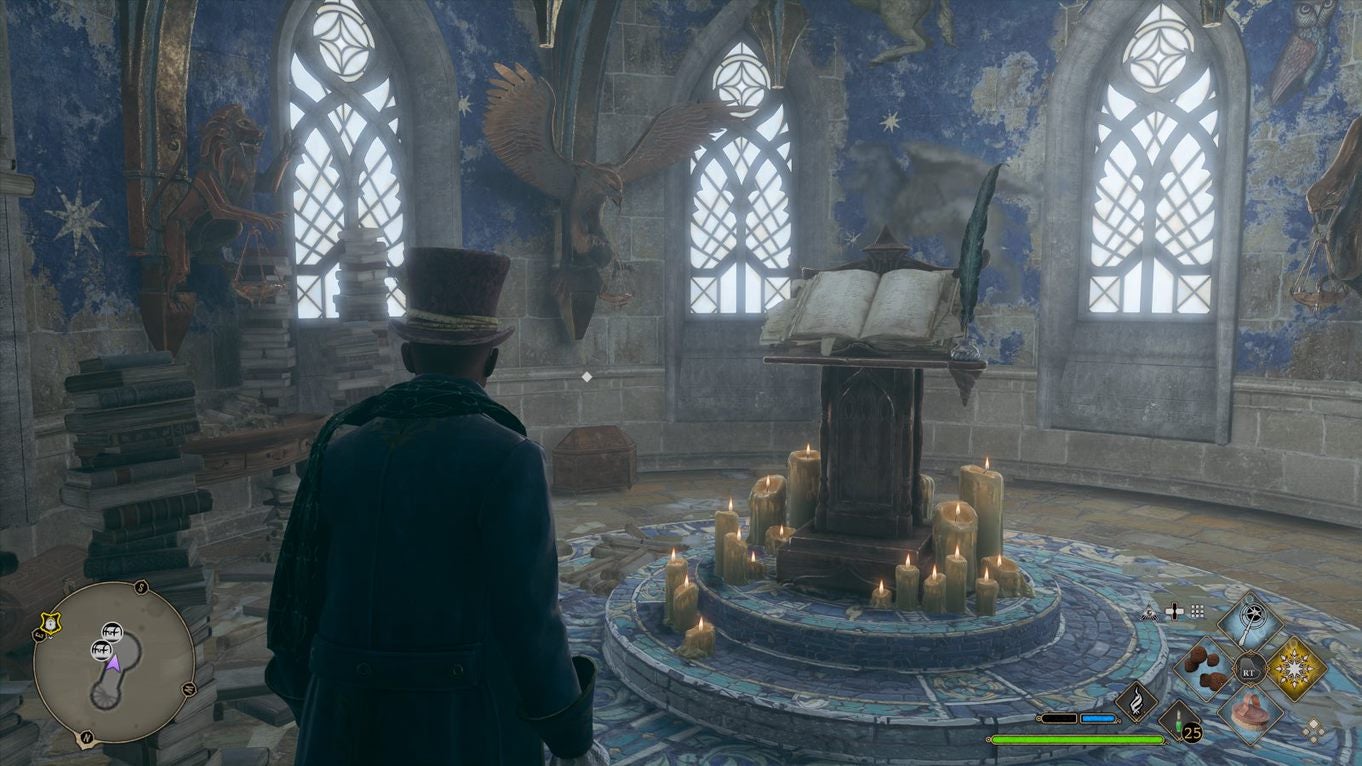Screen dimensions: 1362x766
Task: Click the player arrow on the minimap
Action: (x=115, y=662)
